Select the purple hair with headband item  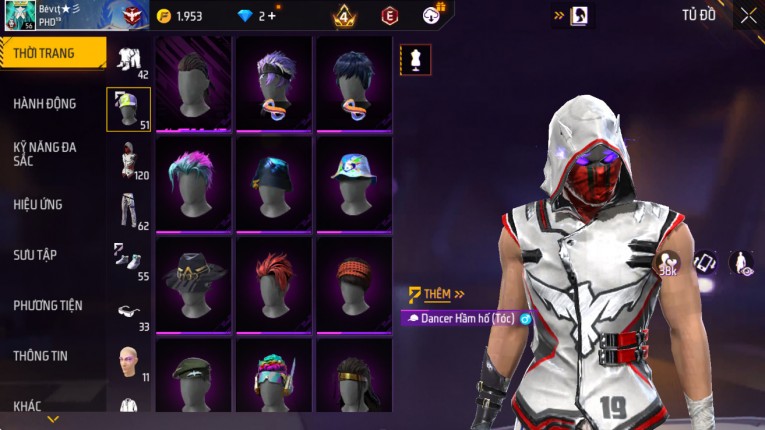tap(274, 83)
